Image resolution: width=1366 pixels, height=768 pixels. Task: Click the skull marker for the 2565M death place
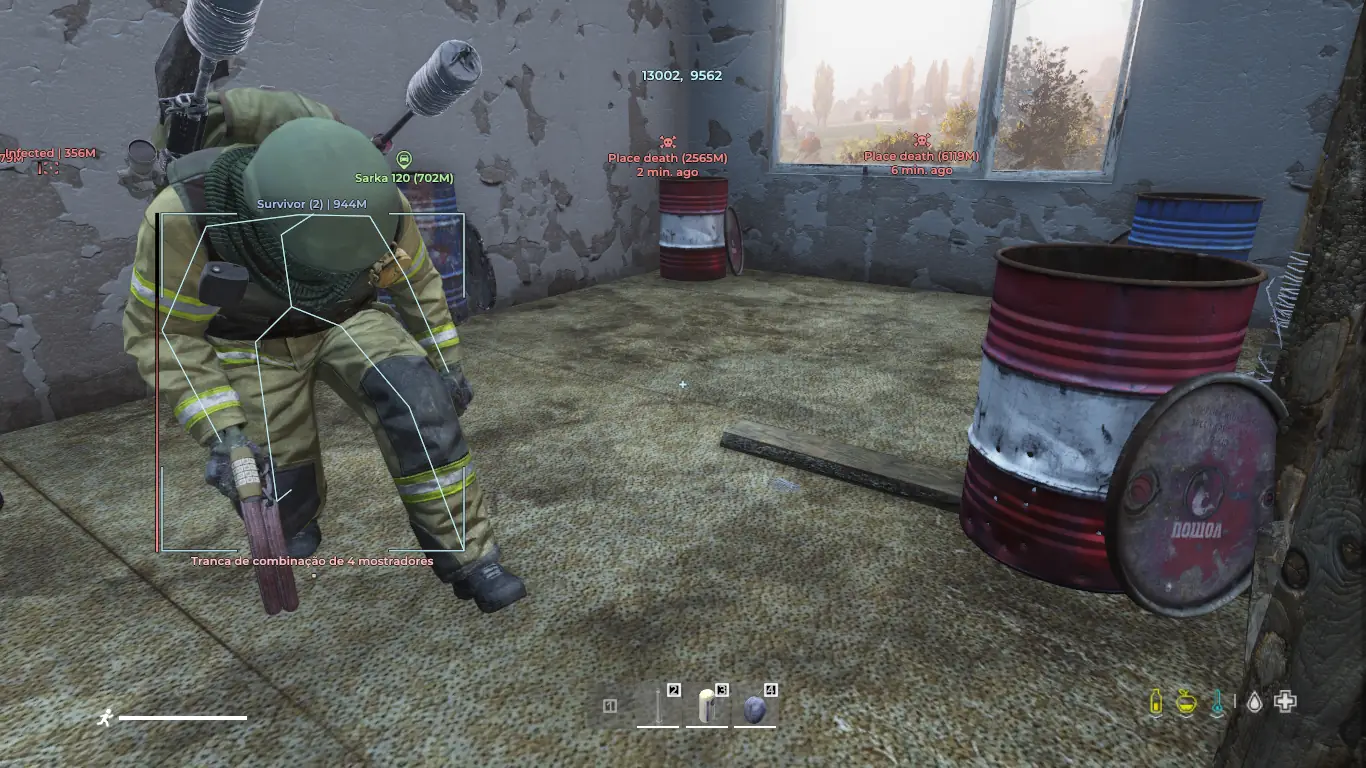(667, 143)
